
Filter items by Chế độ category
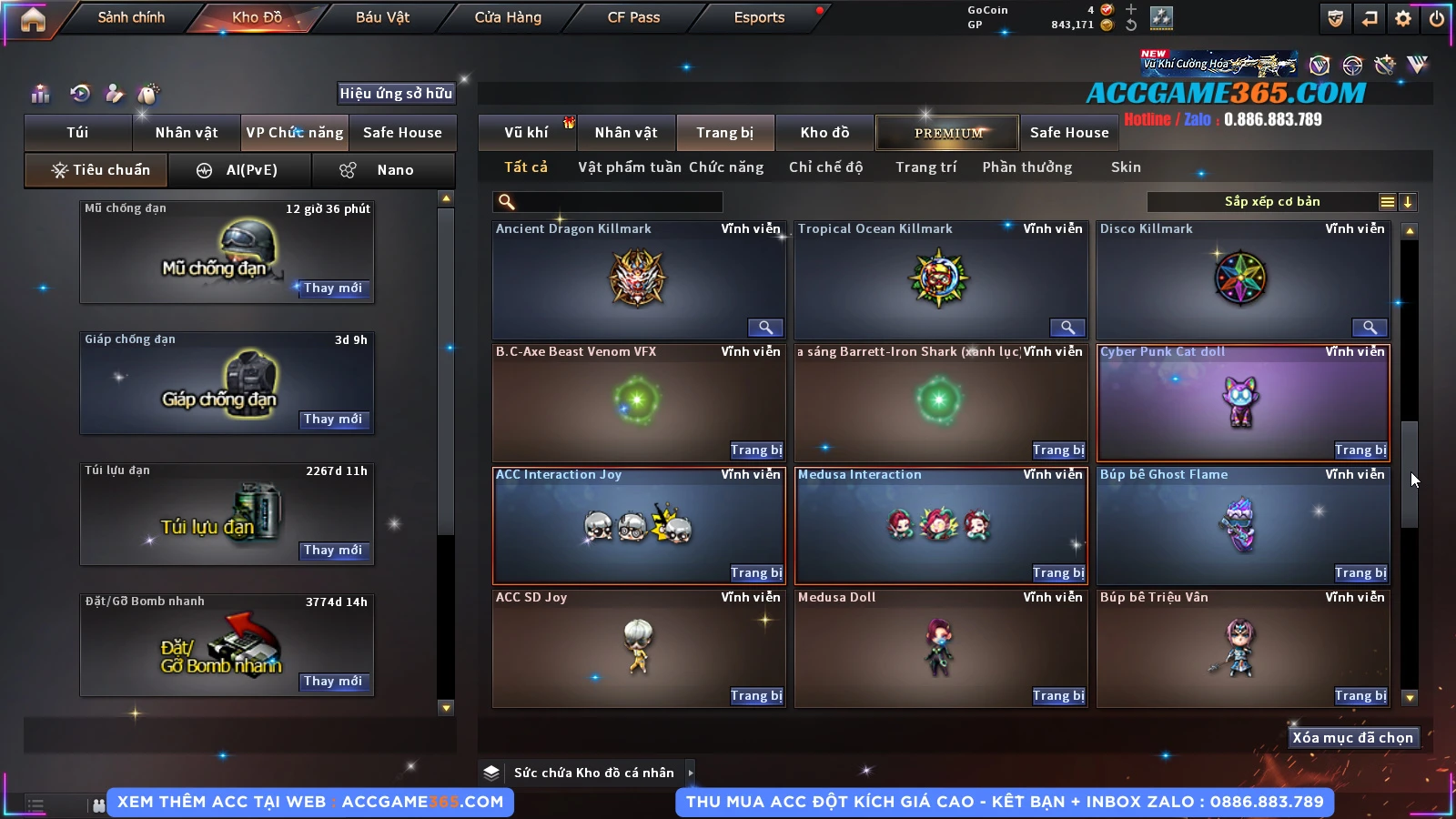pos(825,167)
